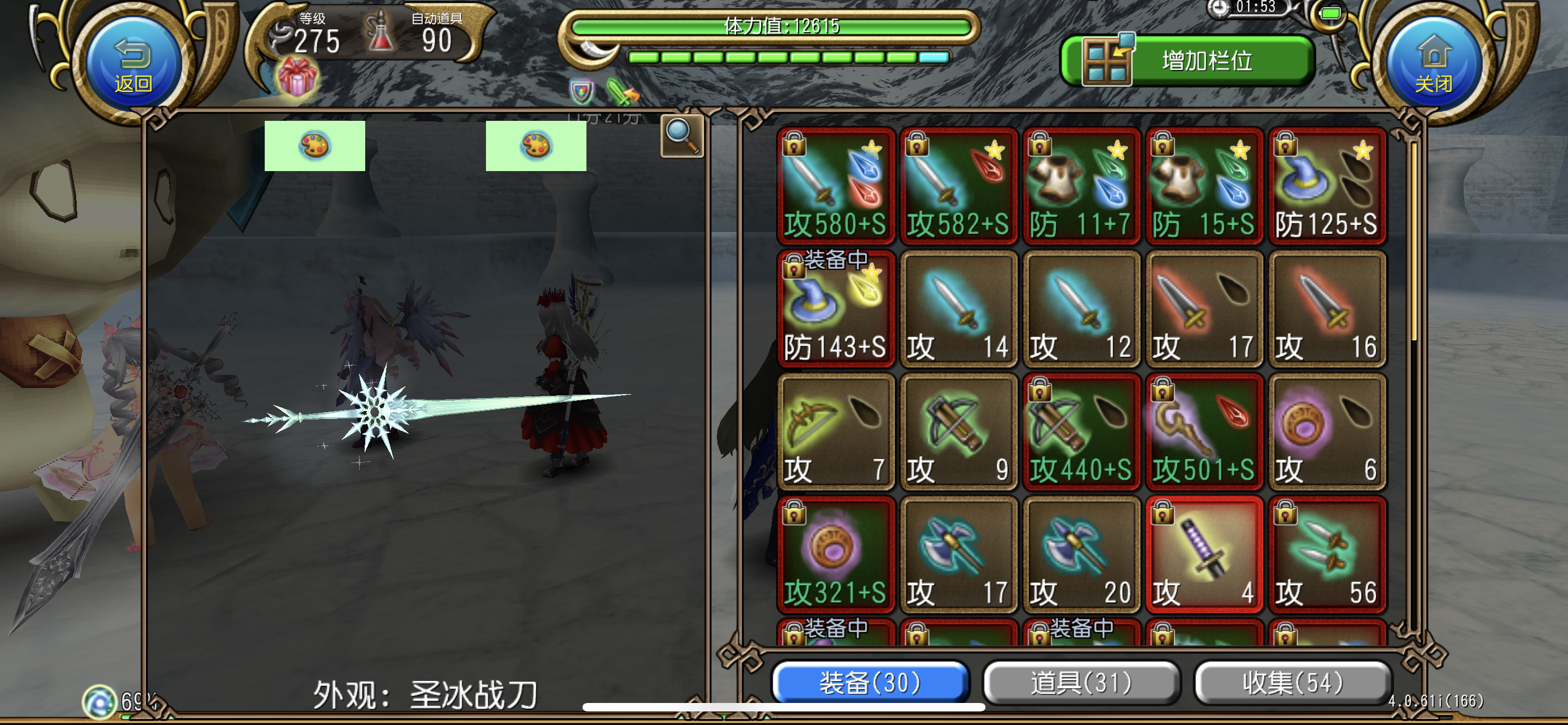Tap the shield emblem icon under the stamina bar
1568x725 pixels.
tap(582, 91)
